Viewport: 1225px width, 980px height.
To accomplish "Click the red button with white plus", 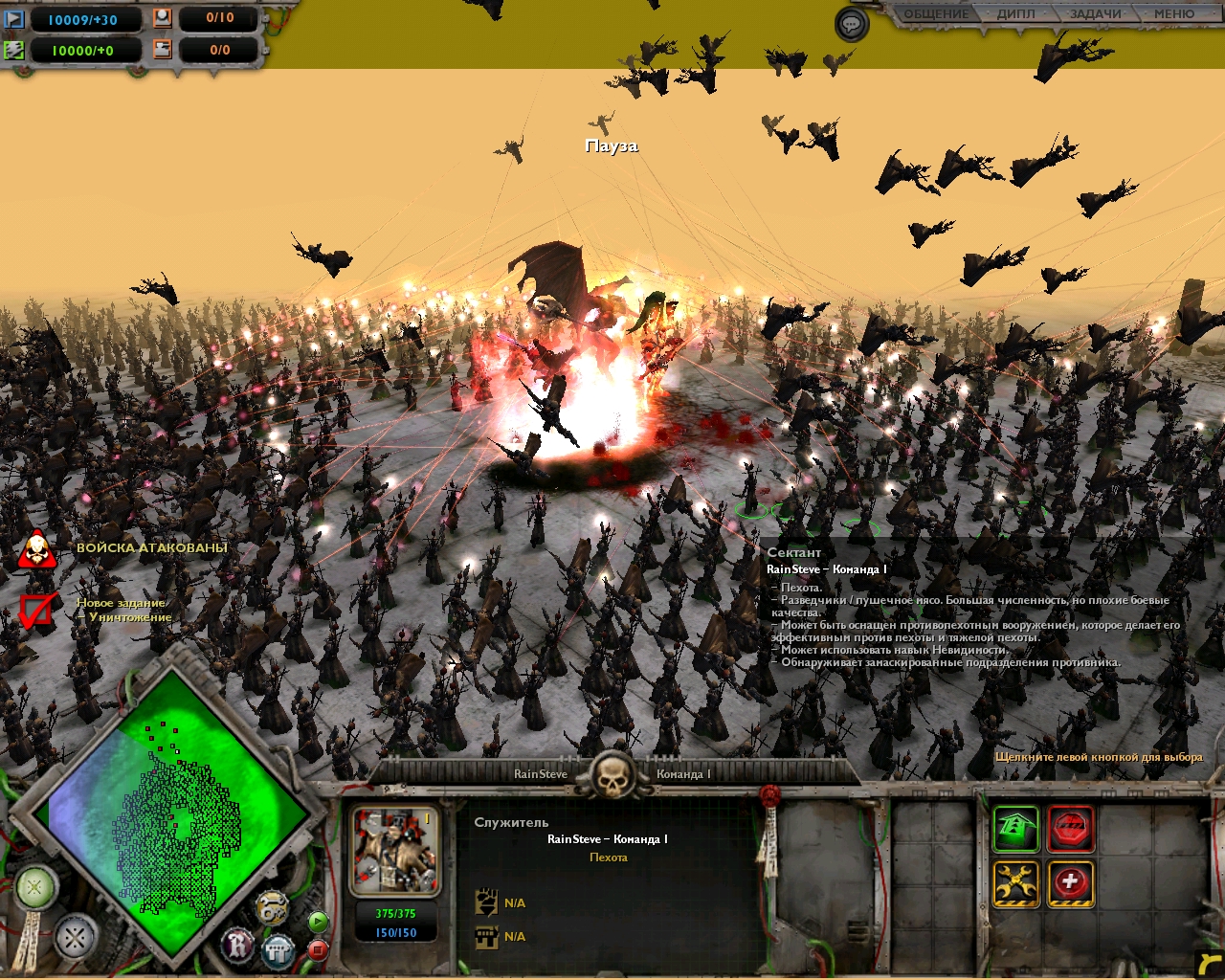I will (x=1071, y=883).
